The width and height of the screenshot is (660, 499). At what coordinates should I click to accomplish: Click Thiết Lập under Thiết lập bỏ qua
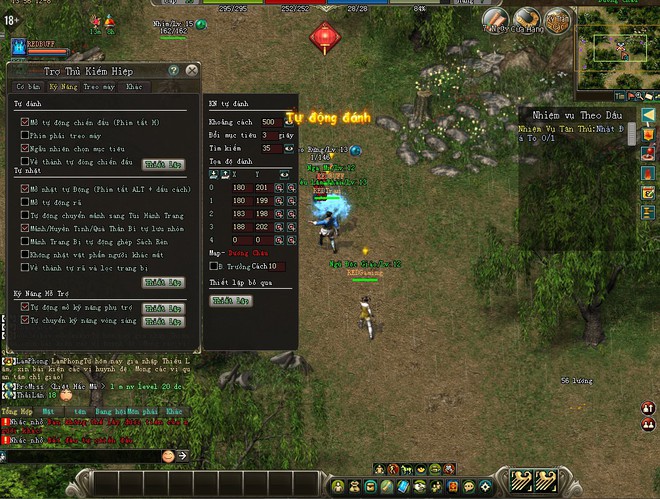[x=229, y=300]
